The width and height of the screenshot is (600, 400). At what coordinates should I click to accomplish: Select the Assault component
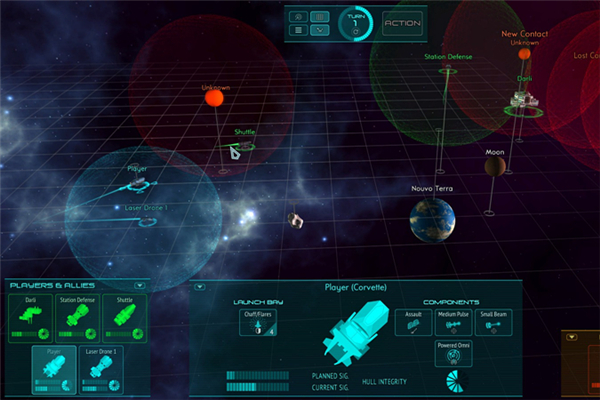point(413,322)
